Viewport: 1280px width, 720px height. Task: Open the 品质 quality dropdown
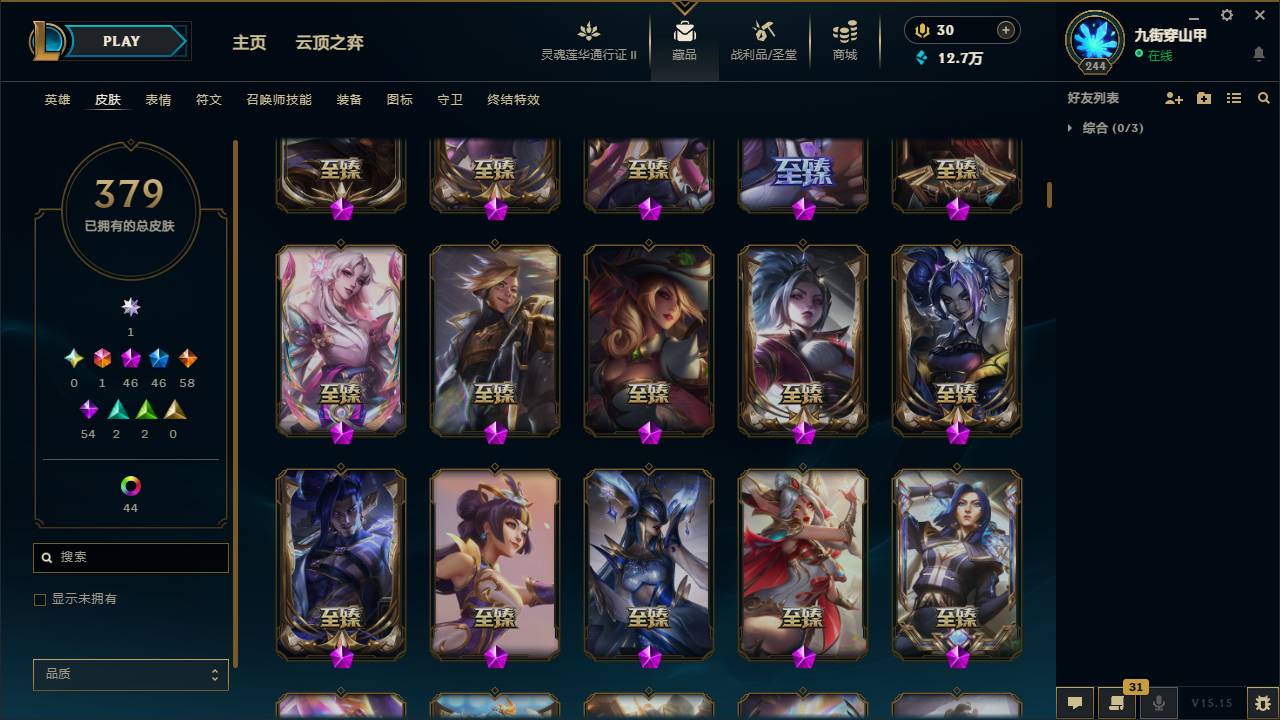coord(130,674)
